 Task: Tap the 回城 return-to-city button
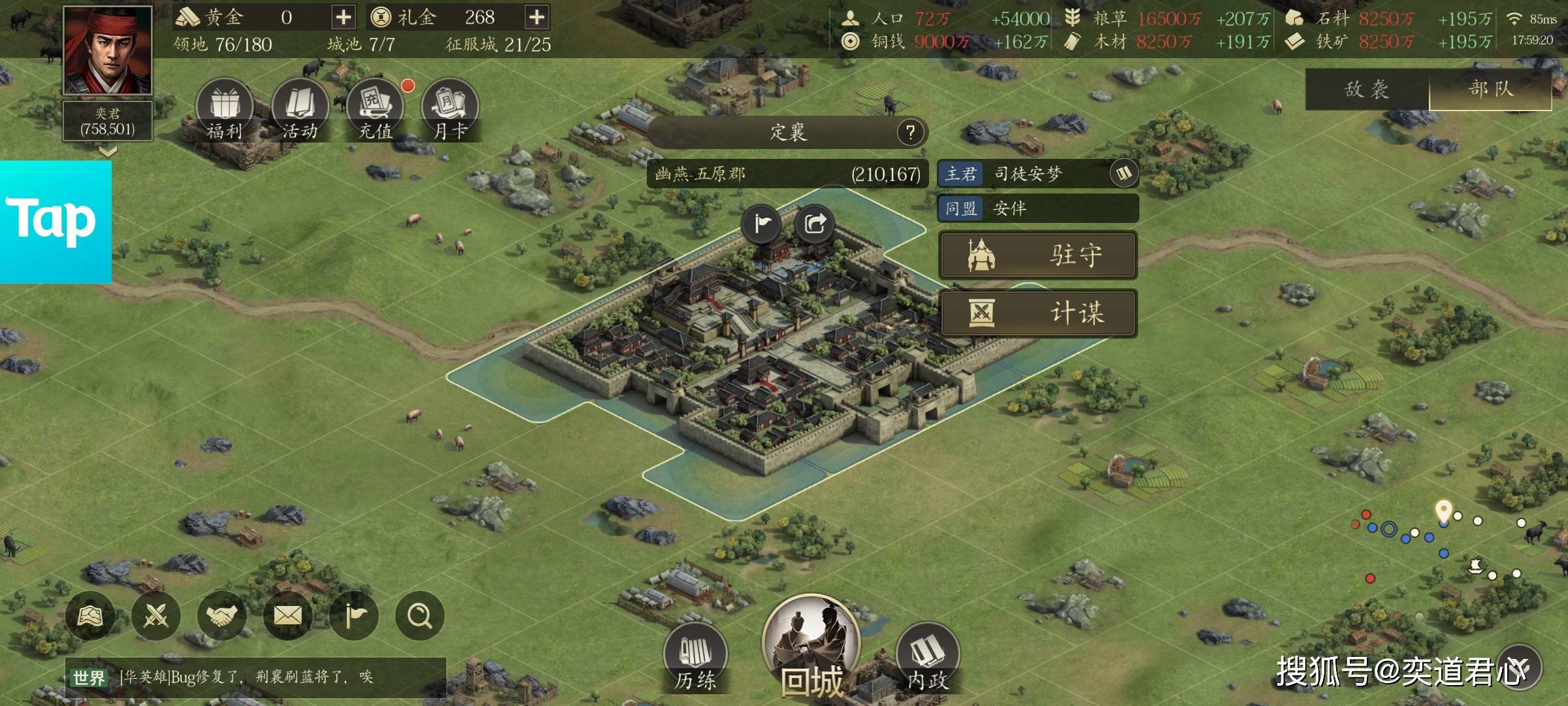811,647
